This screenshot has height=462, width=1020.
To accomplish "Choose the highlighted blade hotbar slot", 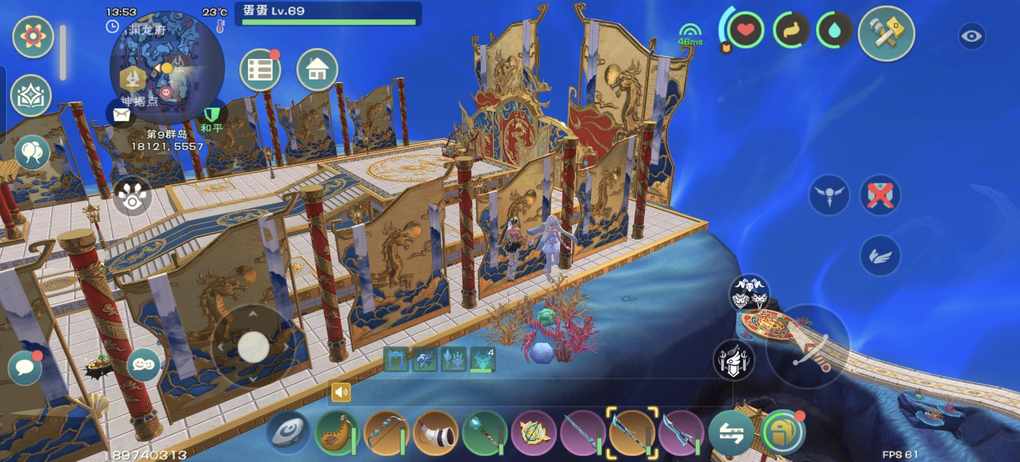I will (632, 433).
